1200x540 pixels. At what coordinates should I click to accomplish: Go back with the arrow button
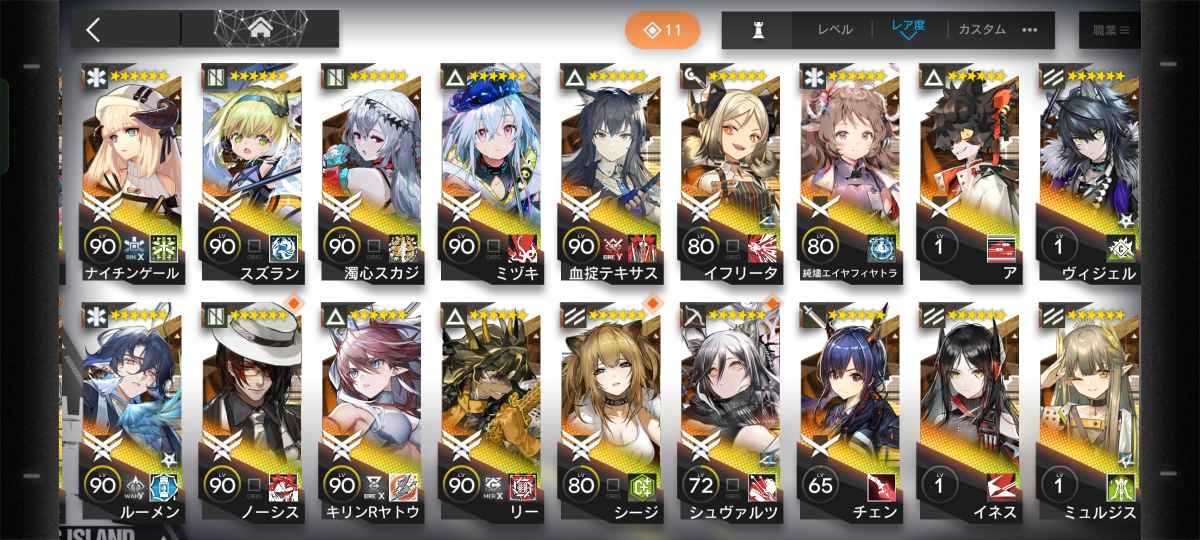(x=93, y=29)
